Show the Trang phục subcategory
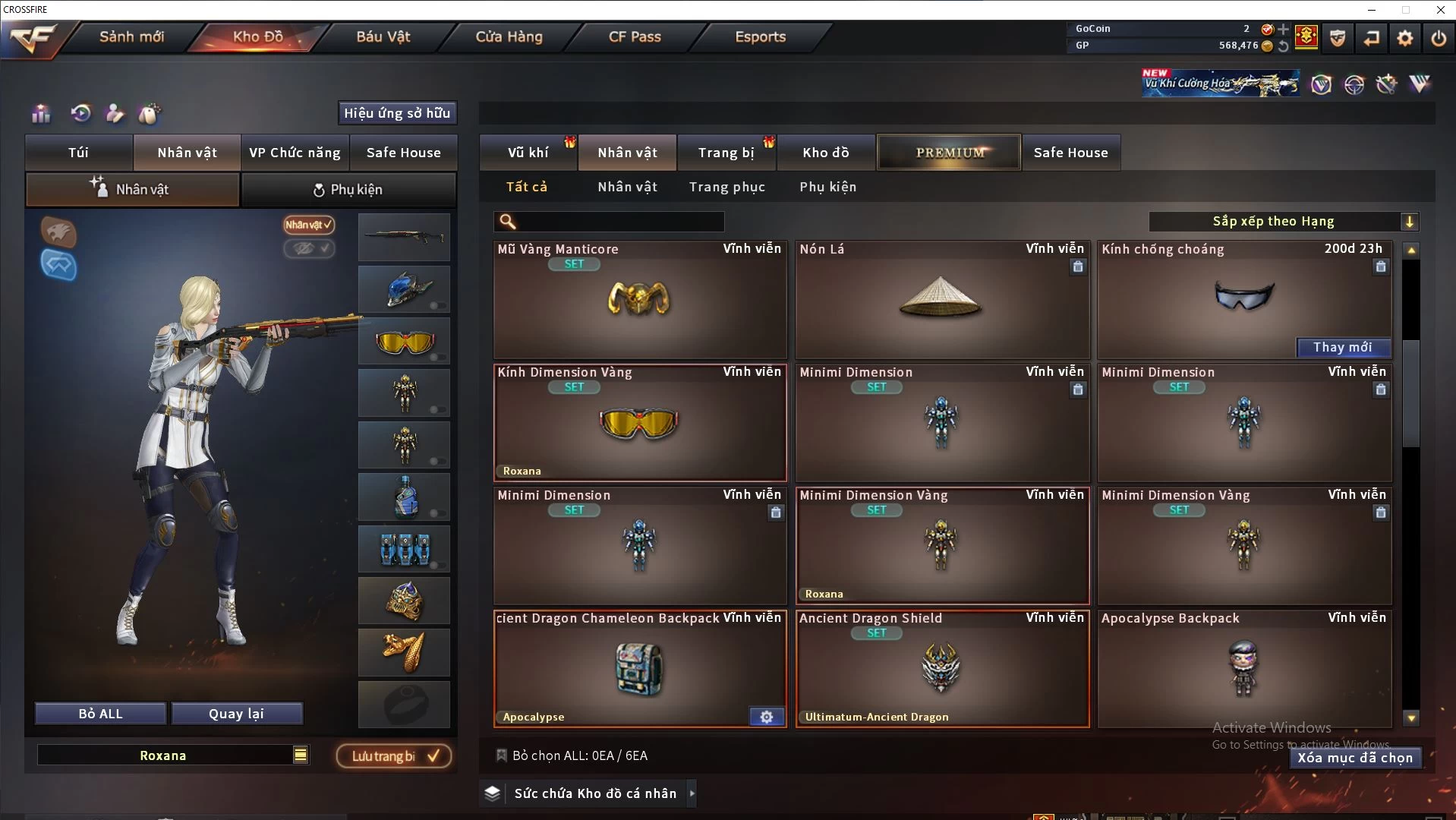1456x820 pixels. 726,187
